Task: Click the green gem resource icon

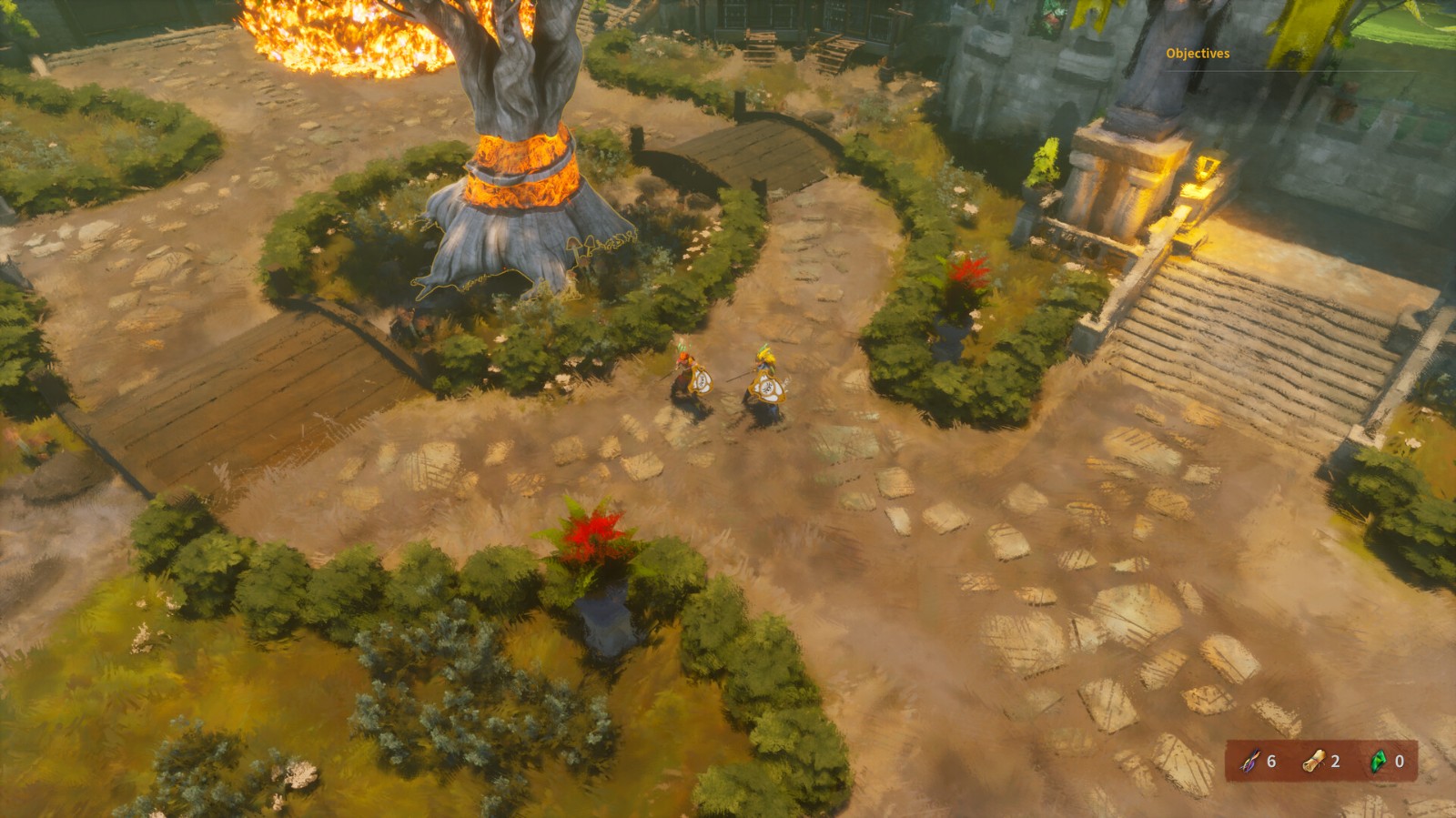Action: (x=1379, y=761)
